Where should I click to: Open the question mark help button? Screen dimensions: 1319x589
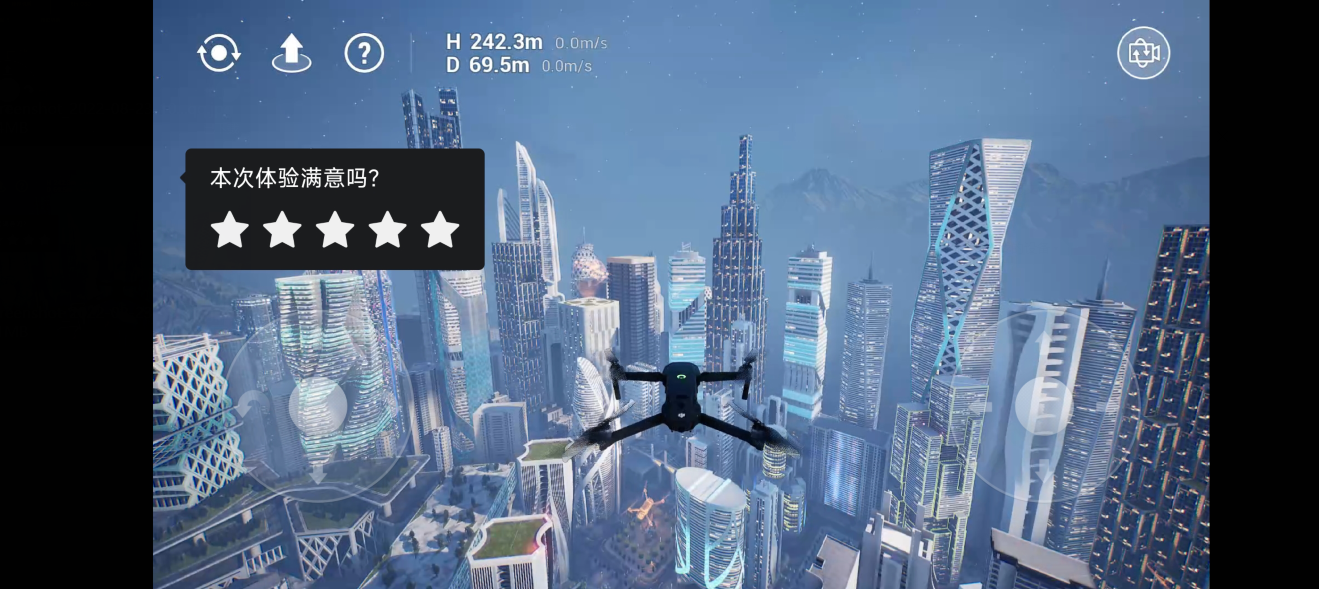(x=364, y=53)
